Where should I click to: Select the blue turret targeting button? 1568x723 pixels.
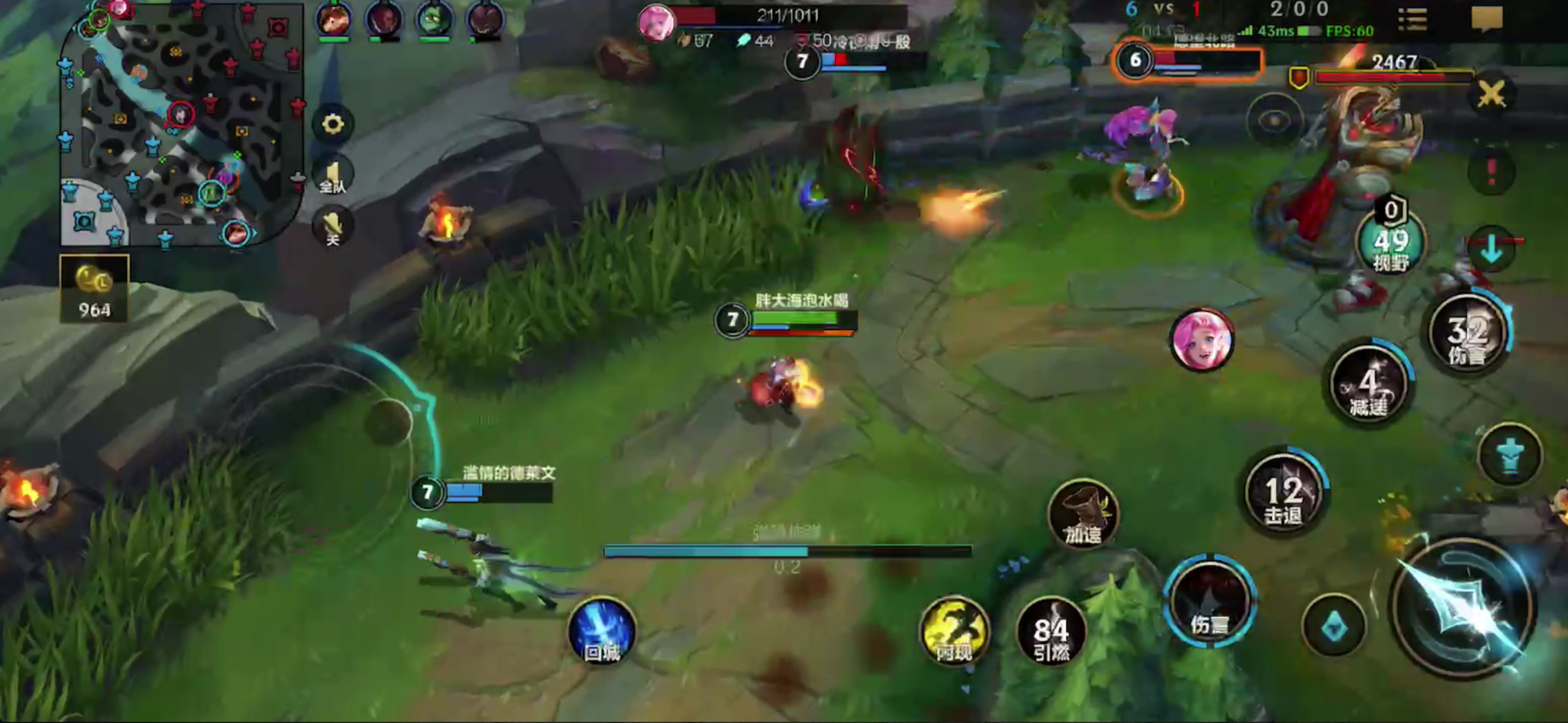[1509, 456]
